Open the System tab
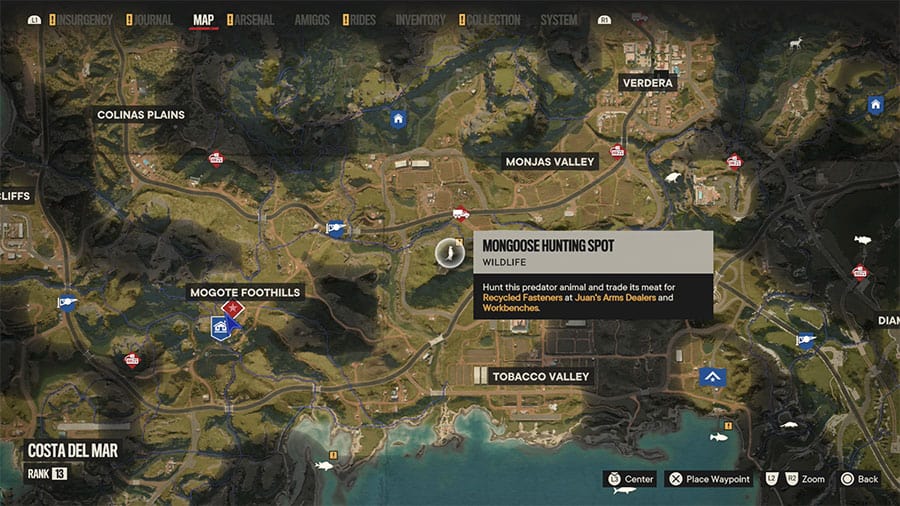 tap(558, 20)
